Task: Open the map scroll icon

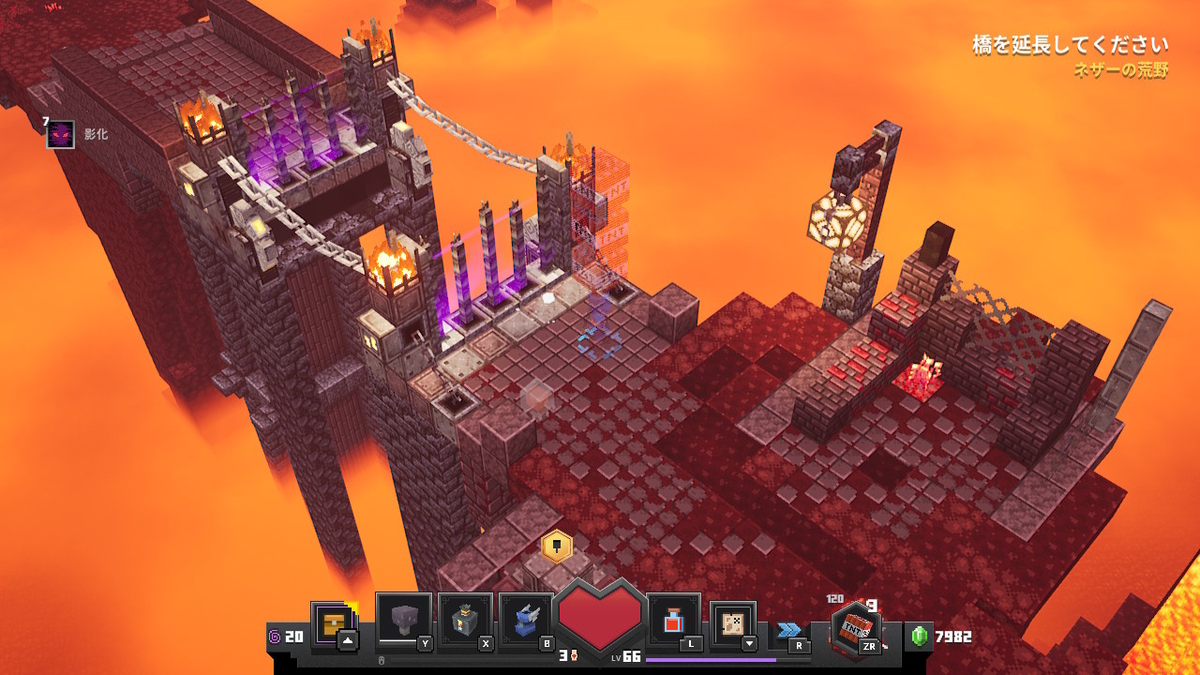Action: coord(733,623)
